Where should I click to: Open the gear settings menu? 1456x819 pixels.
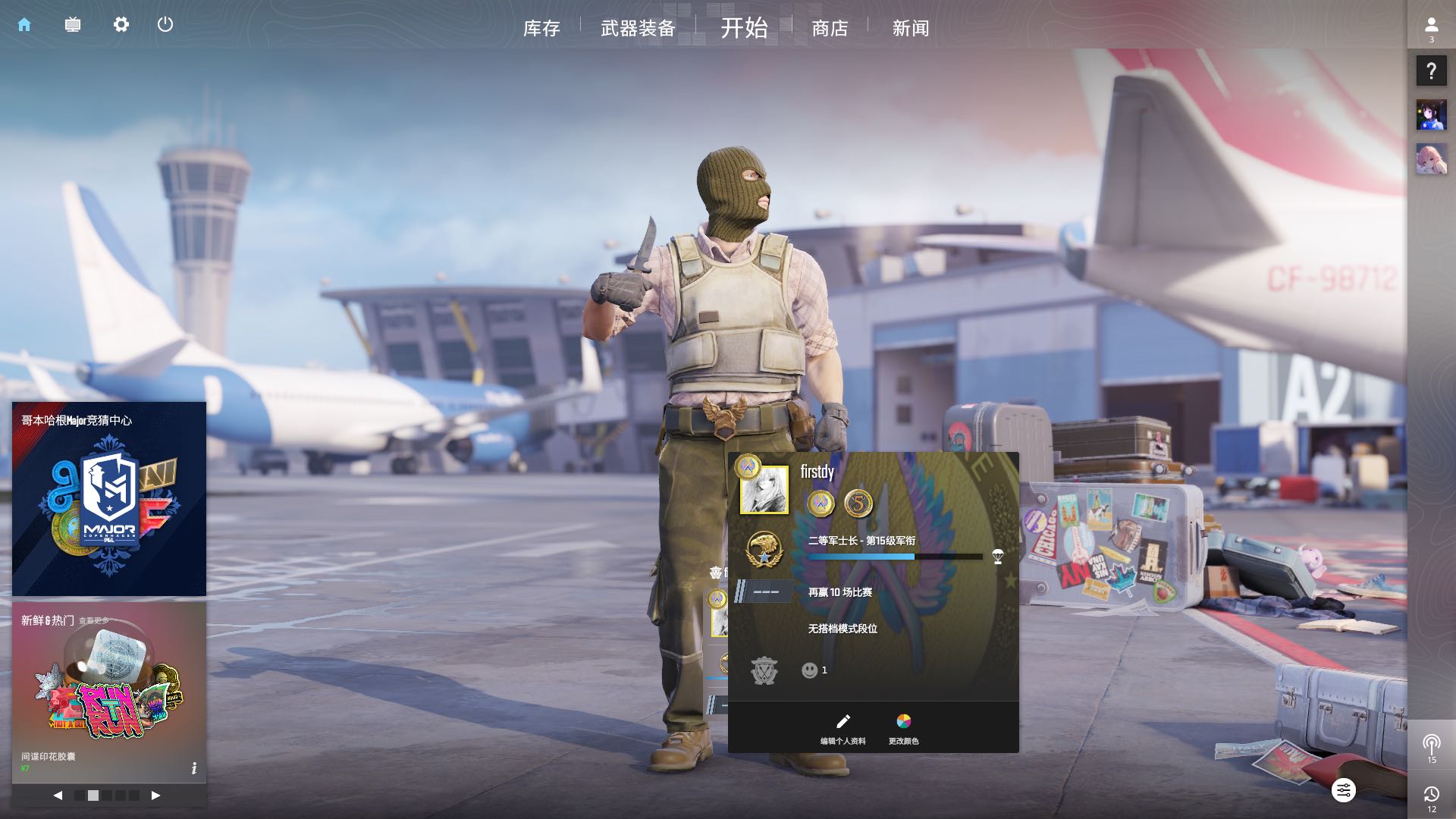pos(121,25)
